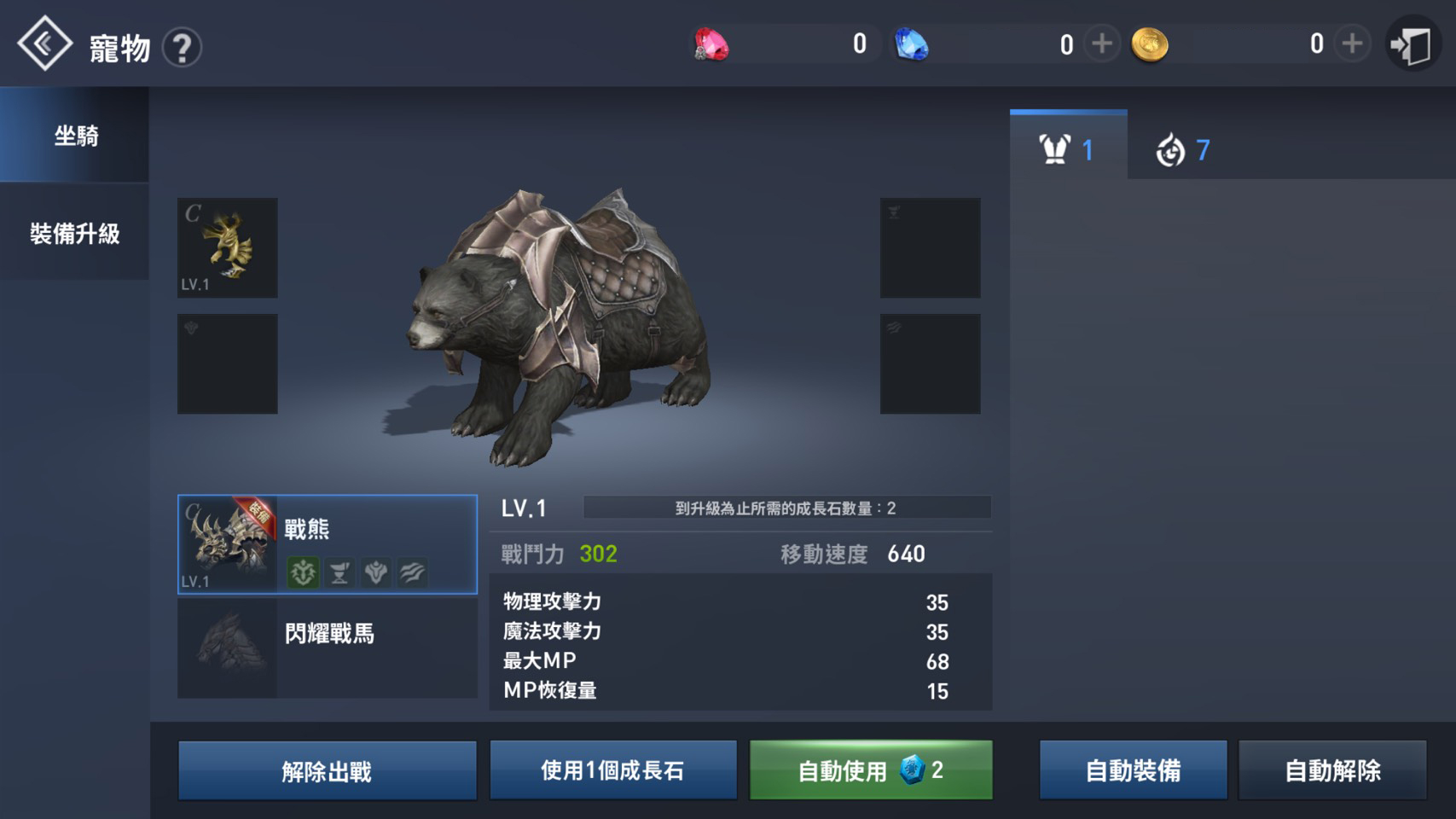Click the plus next to gold coin balance
This screenshot has height=819, width=1456.
1350,43
